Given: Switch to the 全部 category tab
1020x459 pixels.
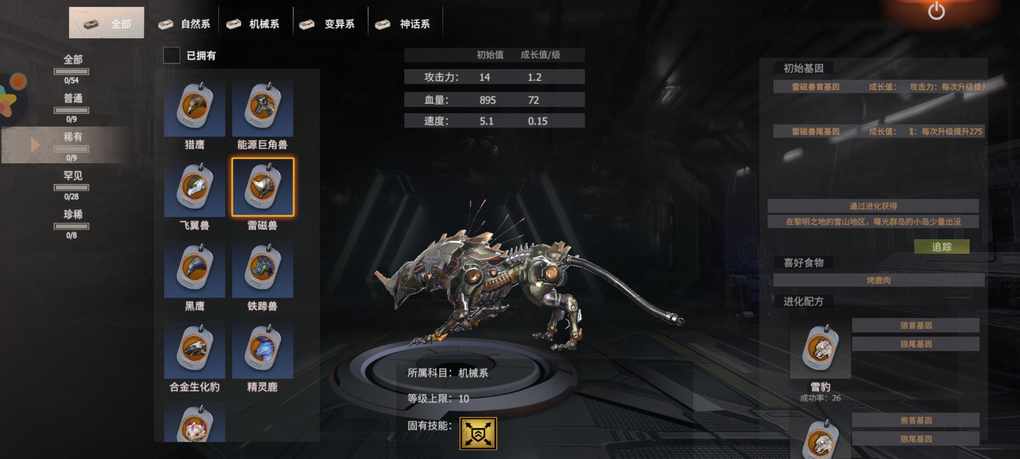Looking at the screenshot, I should (x=107, y=23).
